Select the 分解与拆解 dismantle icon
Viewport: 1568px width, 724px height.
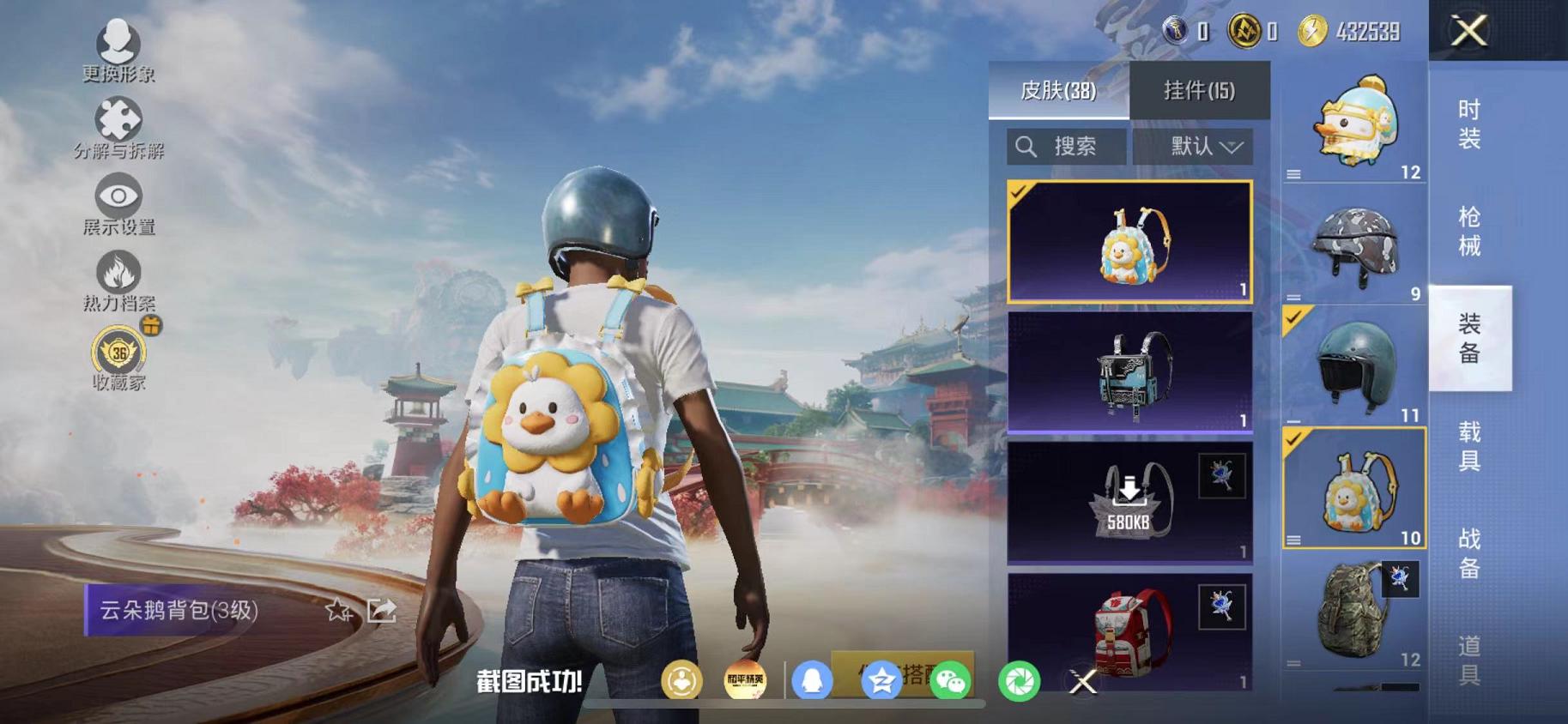click(x=118, y=118)
